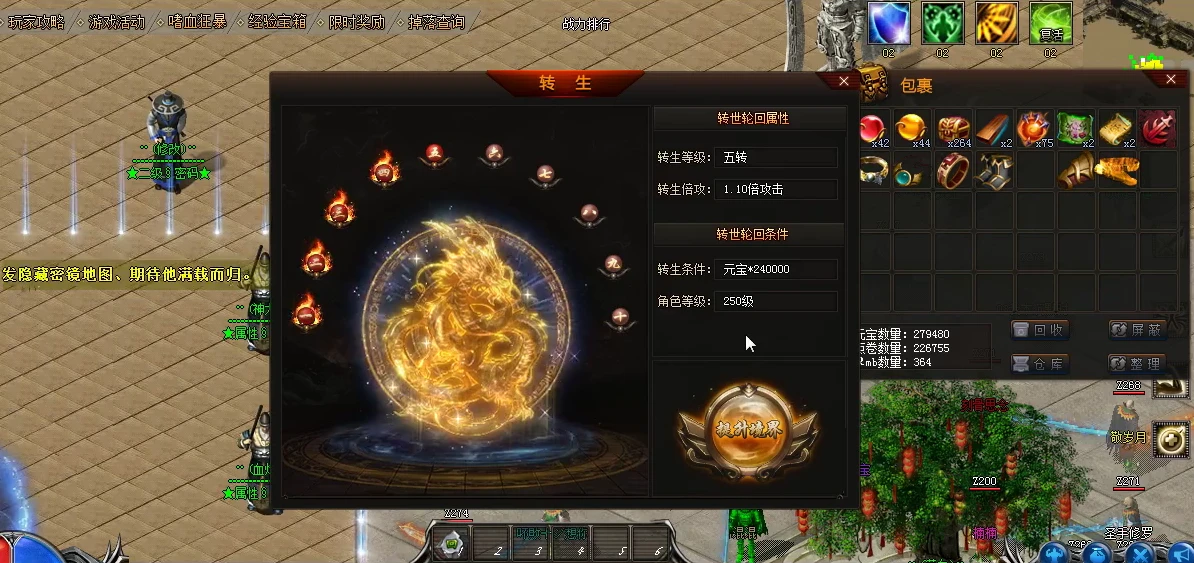Open the 游戏活动 game events menu
Image resolution: width=1194 pixels, height=563 pixels.
click(116, 21)
